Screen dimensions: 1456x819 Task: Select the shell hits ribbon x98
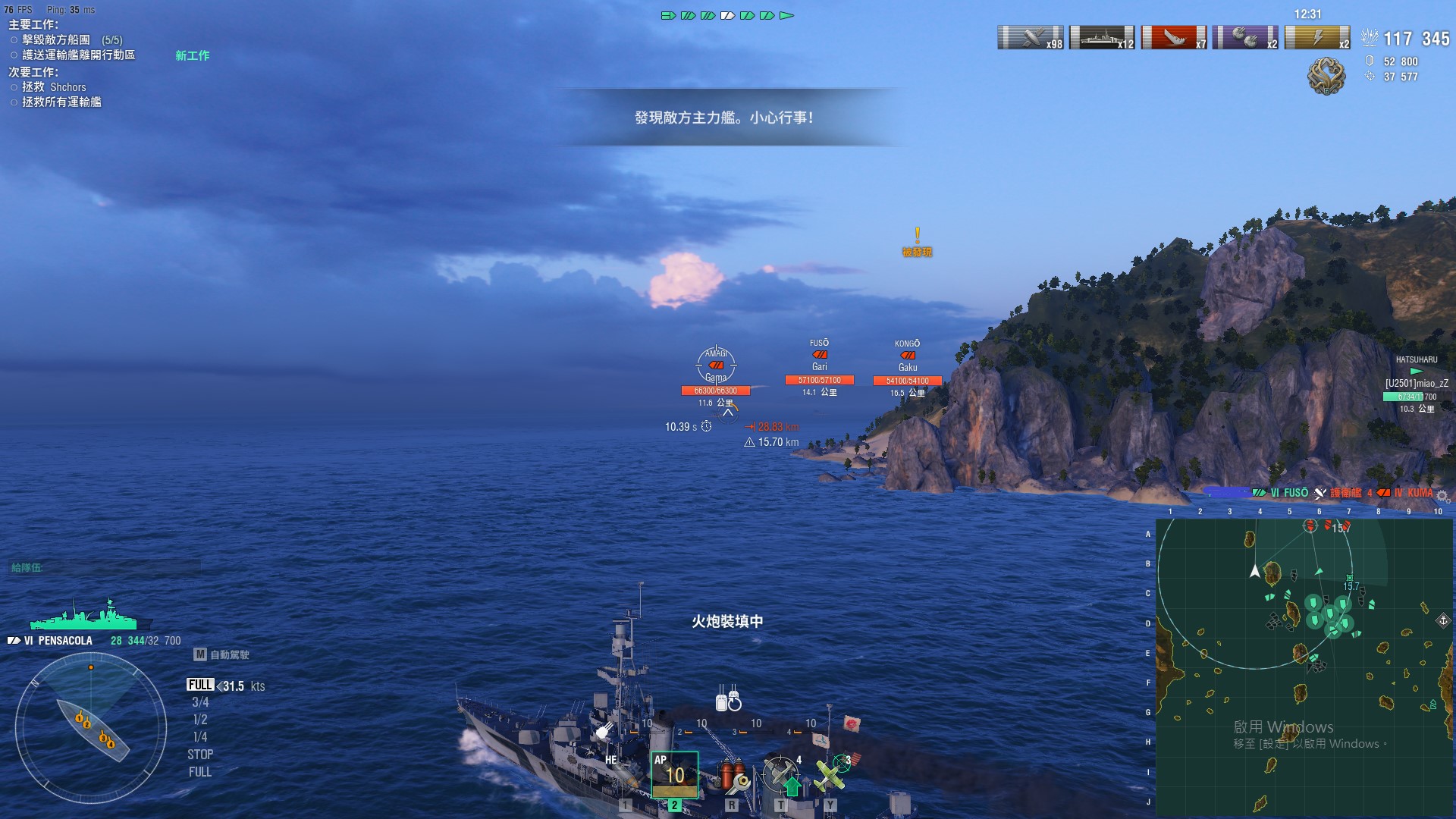[x=1031, y=37]
